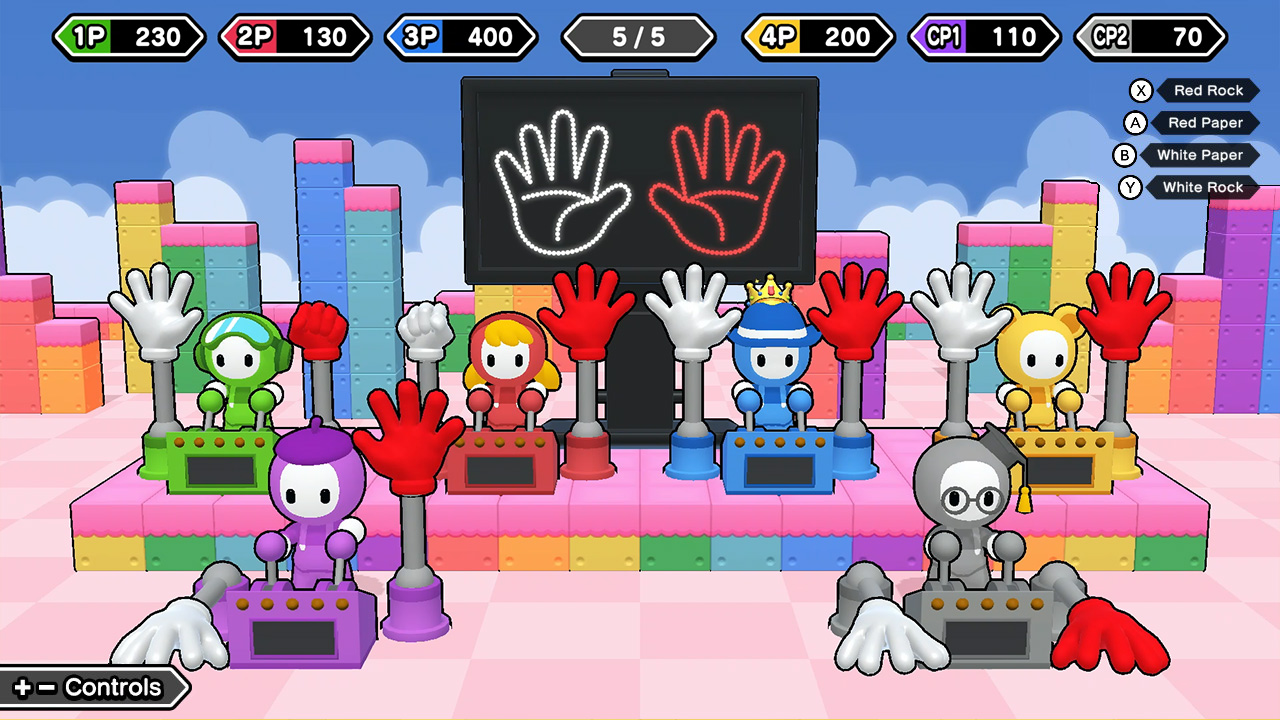Select the 3P score plate showing 400
Viewport: 1280px width, 720px height.
click(x=461, y=36)
